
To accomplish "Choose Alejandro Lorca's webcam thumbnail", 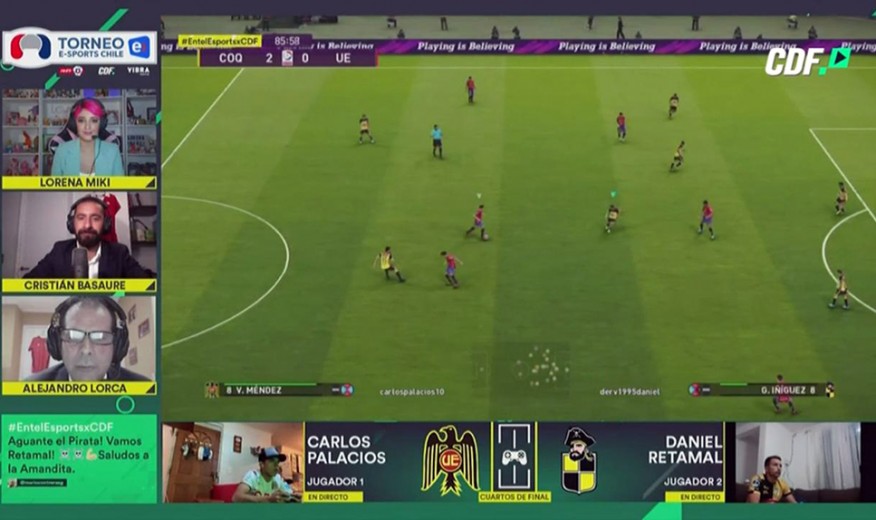I will point(79,338).
